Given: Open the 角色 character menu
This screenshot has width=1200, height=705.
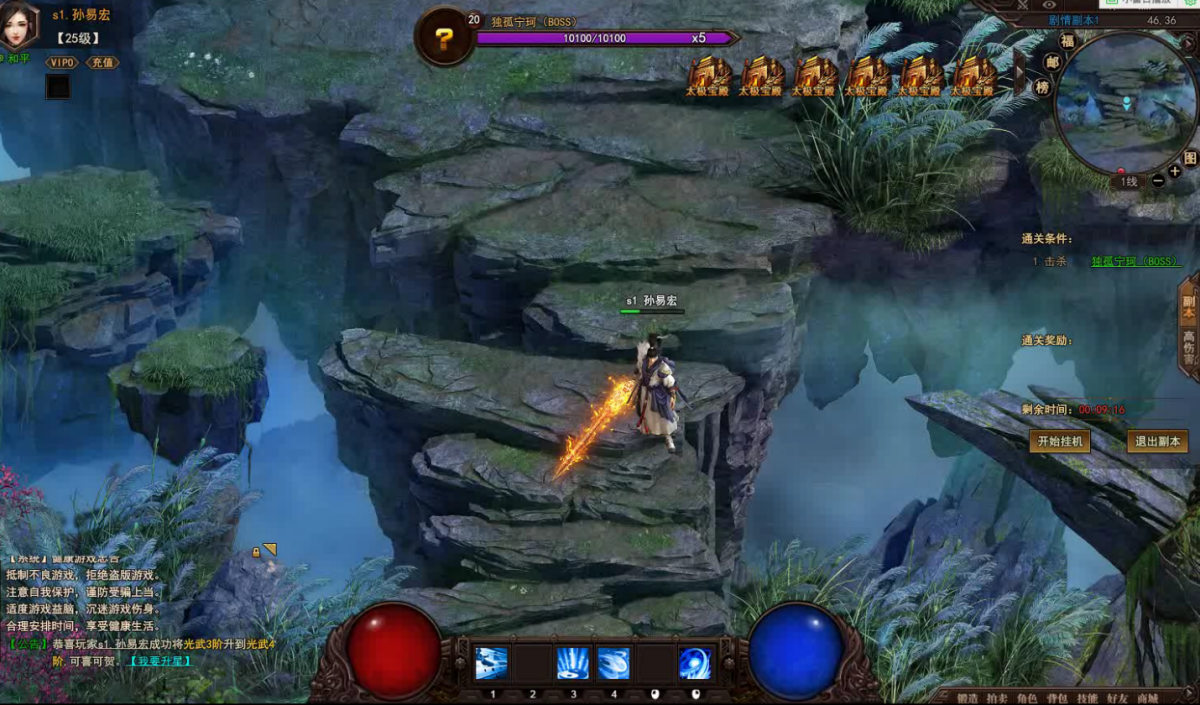Looking at the screenshot, I should (1026, 697).
